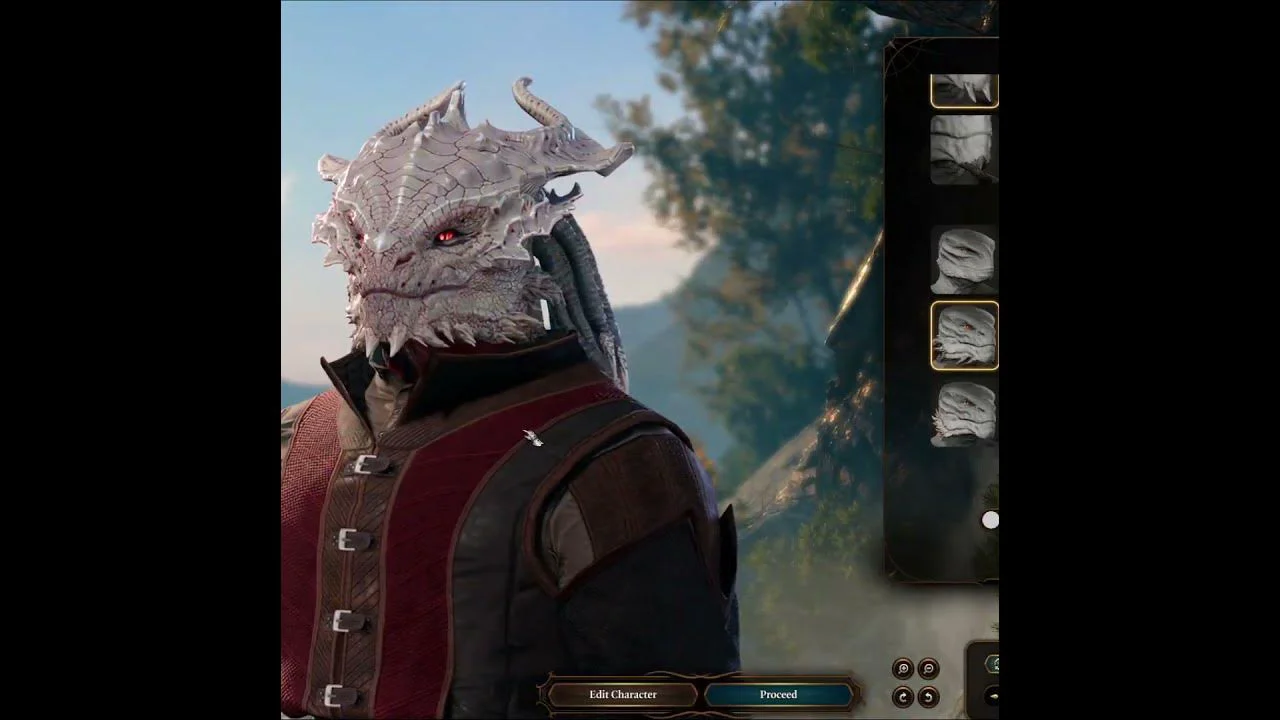
Task: Zoom in on the character preview
Action: pyautogui.click(x=903, y=669)
